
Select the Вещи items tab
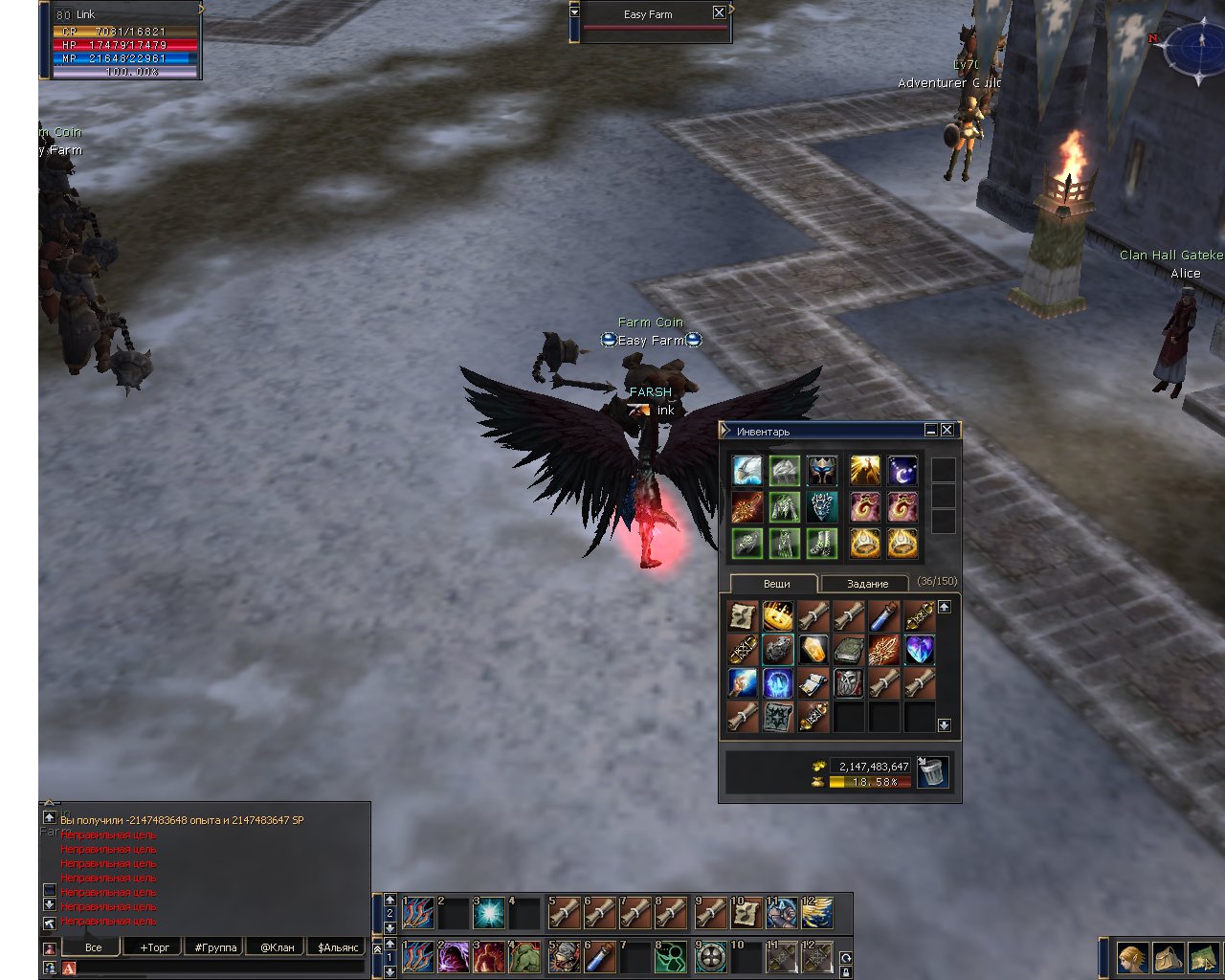[x=776, y=584]
